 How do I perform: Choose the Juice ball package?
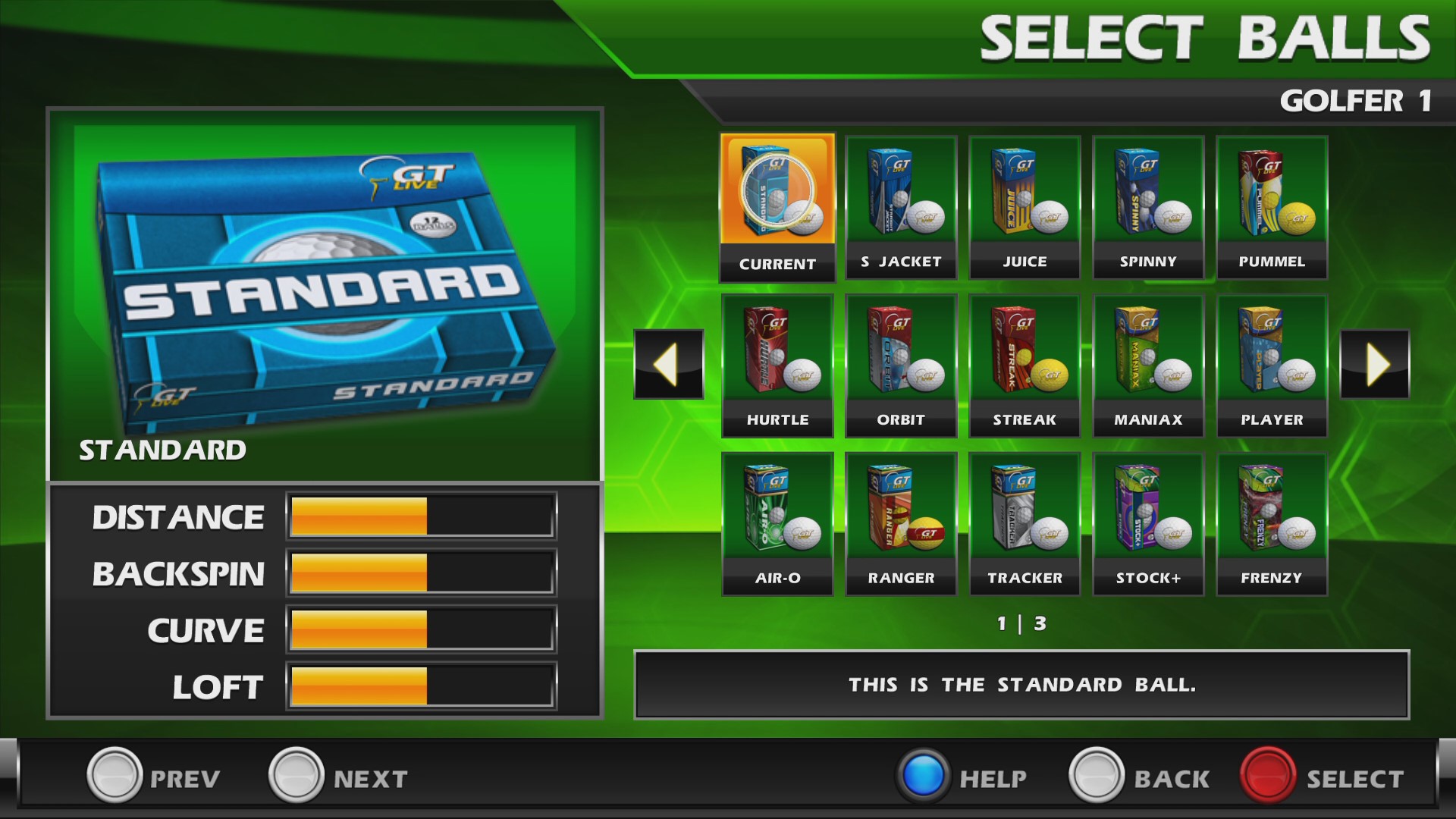pyautogui.click(x=1025, y=199)
